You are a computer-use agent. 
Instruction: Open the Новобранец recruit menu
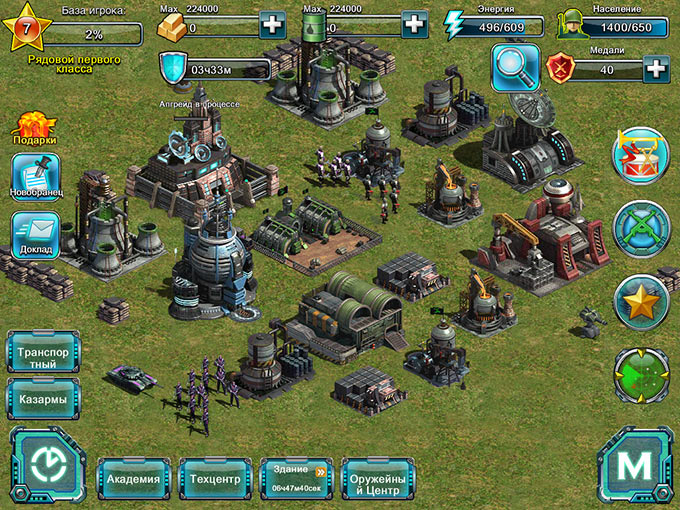[x=35, y=178]
